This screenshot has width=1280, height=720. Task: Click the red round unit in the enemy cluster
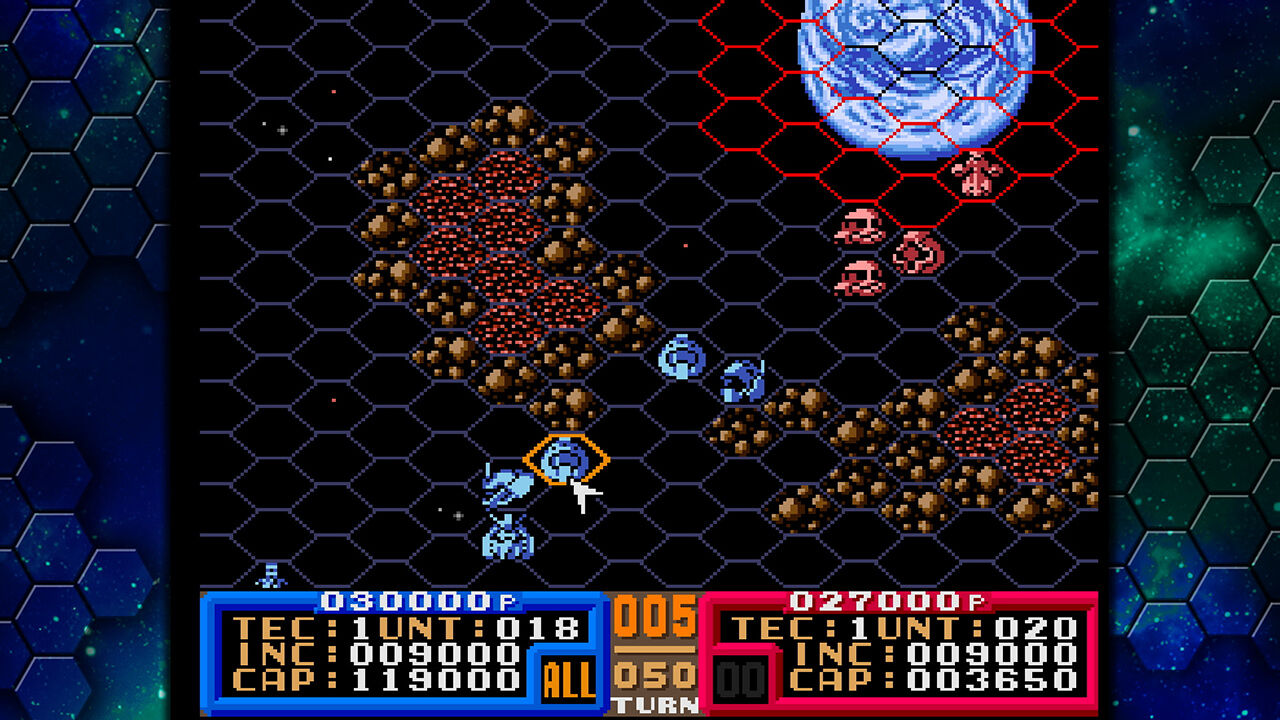pos(913,252)
